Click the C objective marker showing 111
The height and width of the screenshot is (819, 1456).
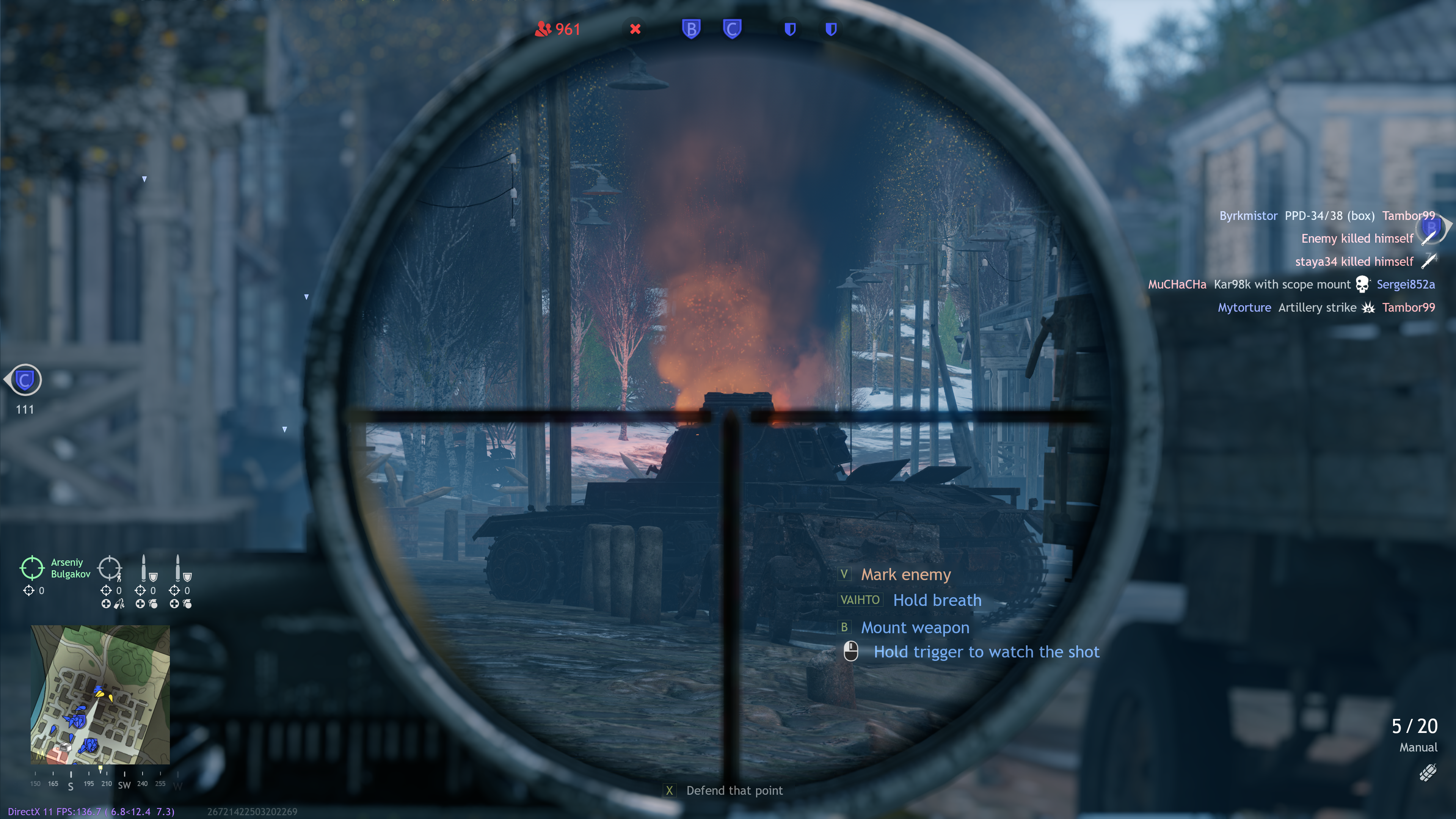(x=25, y=380)
